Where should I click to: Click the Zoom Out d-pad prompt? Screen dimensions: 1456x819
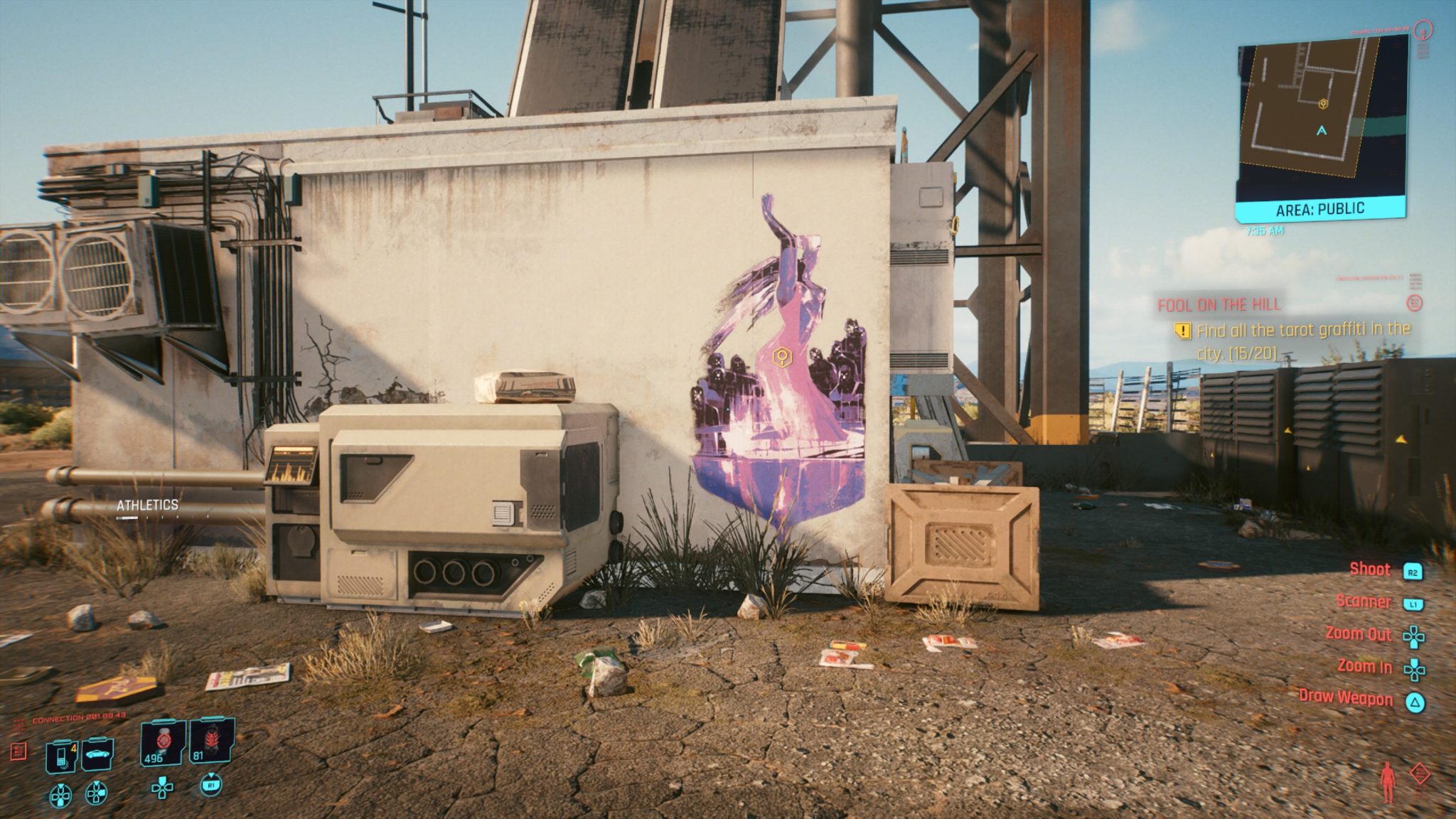pos(1358,633)
